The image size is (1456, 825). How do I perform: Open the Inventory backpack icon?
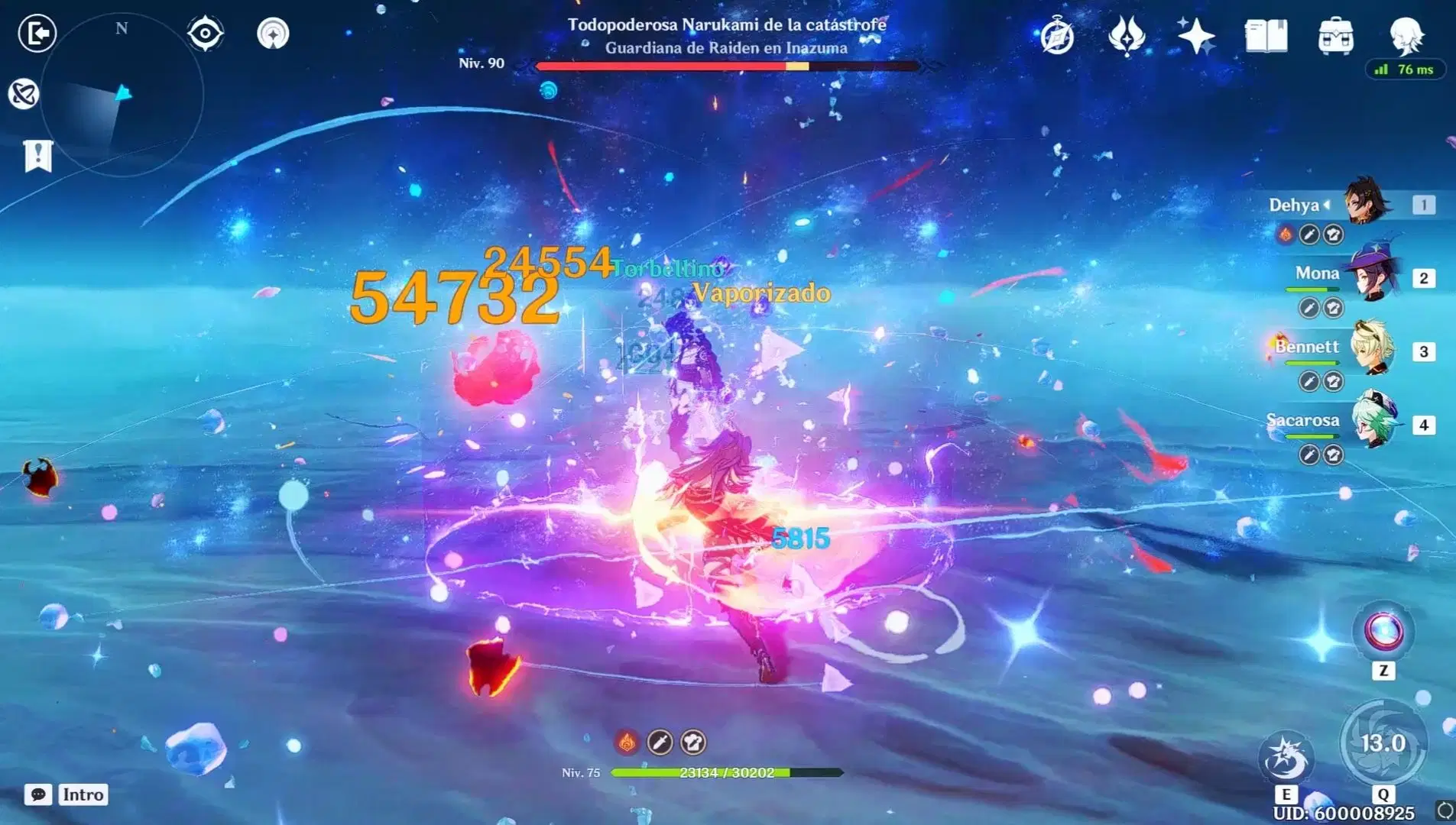[x=1336, y=36]
